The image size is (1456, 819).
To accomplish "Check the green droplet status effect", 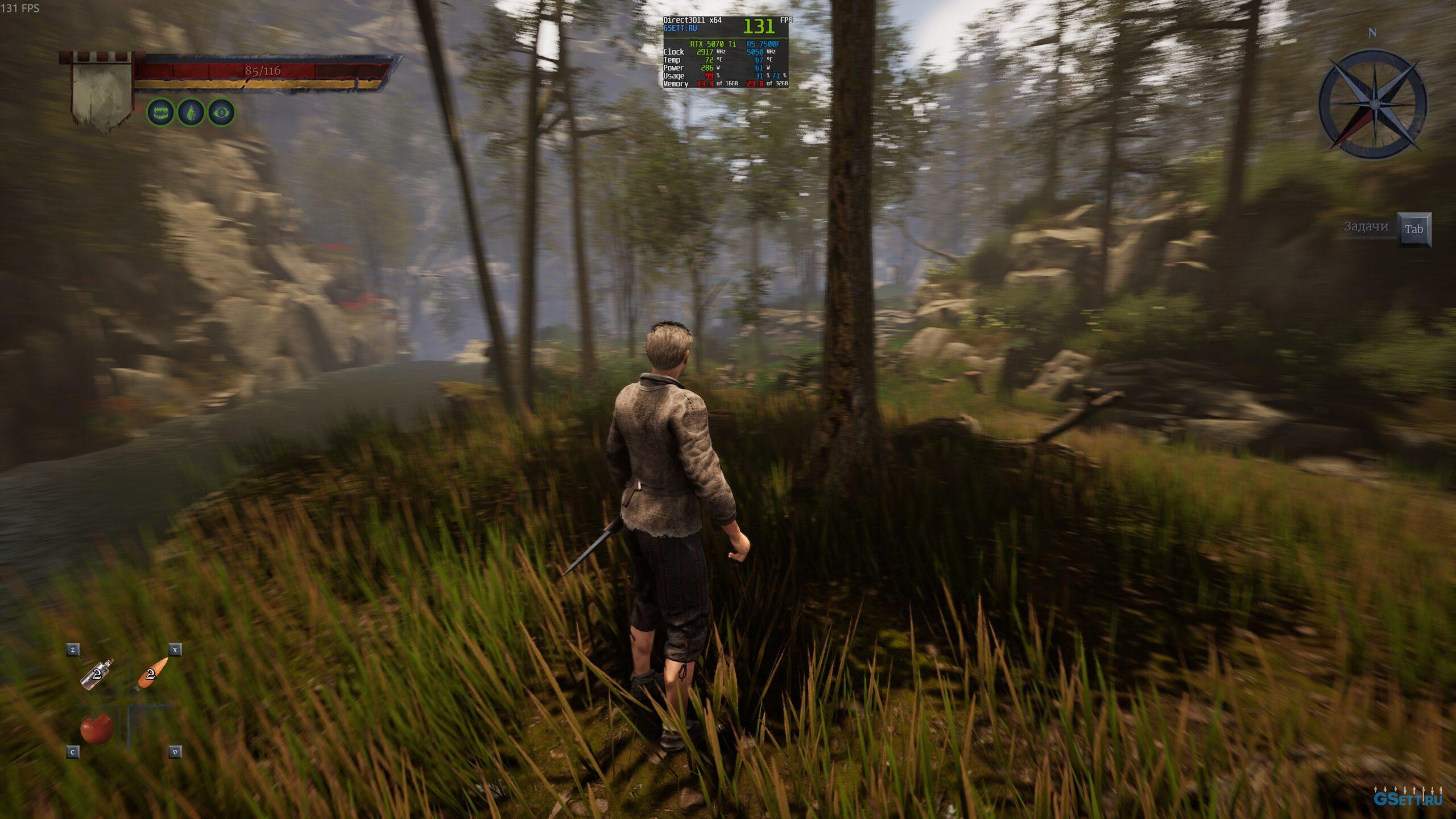I will click(x=191, y=113).
